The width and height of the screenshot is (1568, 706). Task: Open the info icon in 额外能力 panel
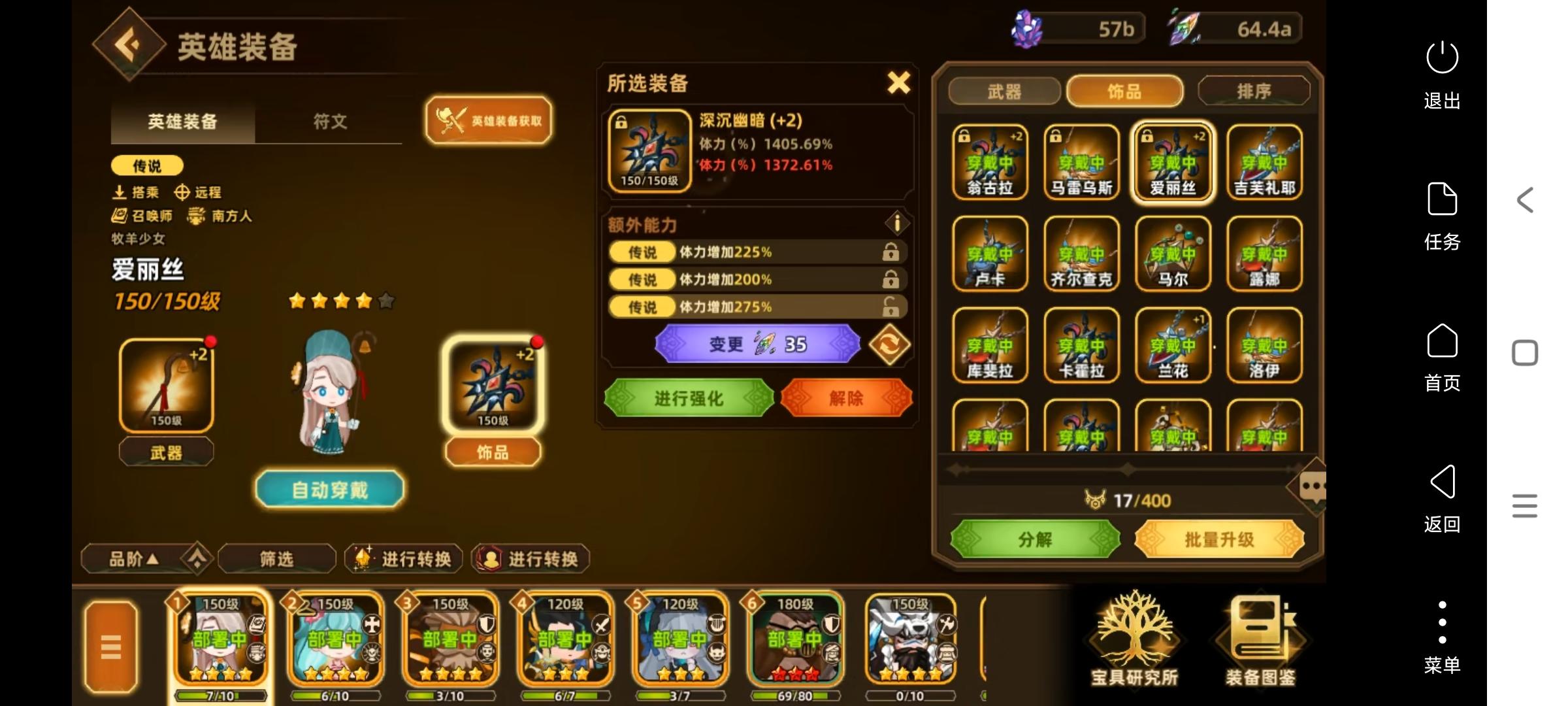point(898,223)
